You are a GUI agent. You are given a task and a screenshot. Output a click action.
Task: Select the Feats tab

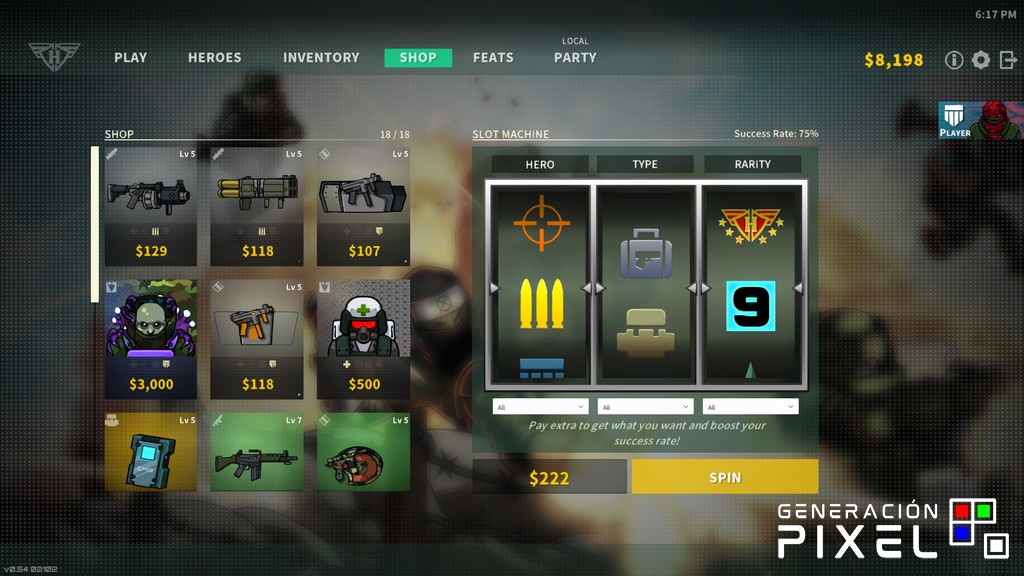(x=493, y=58)
